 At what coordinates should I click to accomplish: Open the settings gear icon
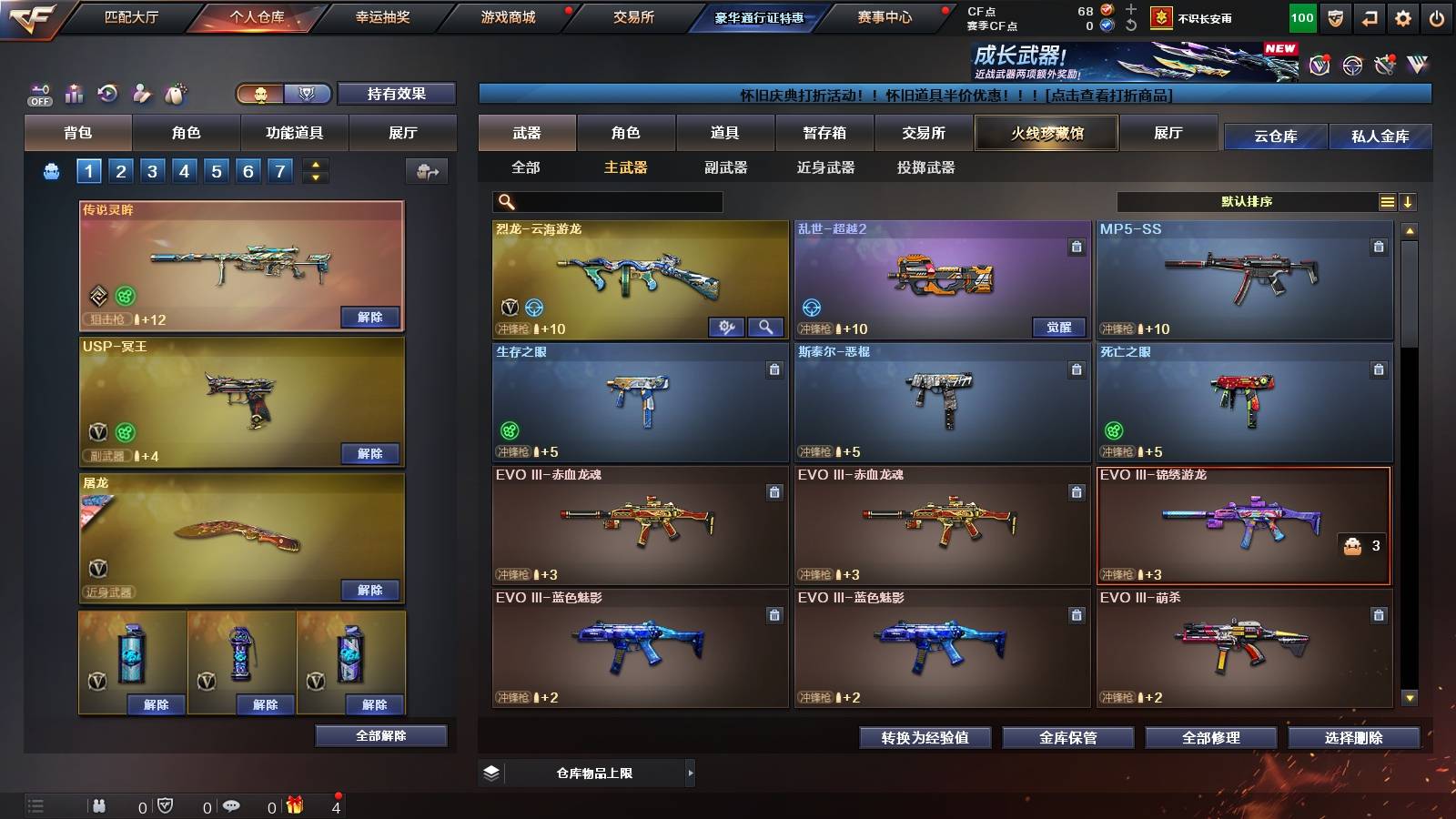tap(1402, 16)
